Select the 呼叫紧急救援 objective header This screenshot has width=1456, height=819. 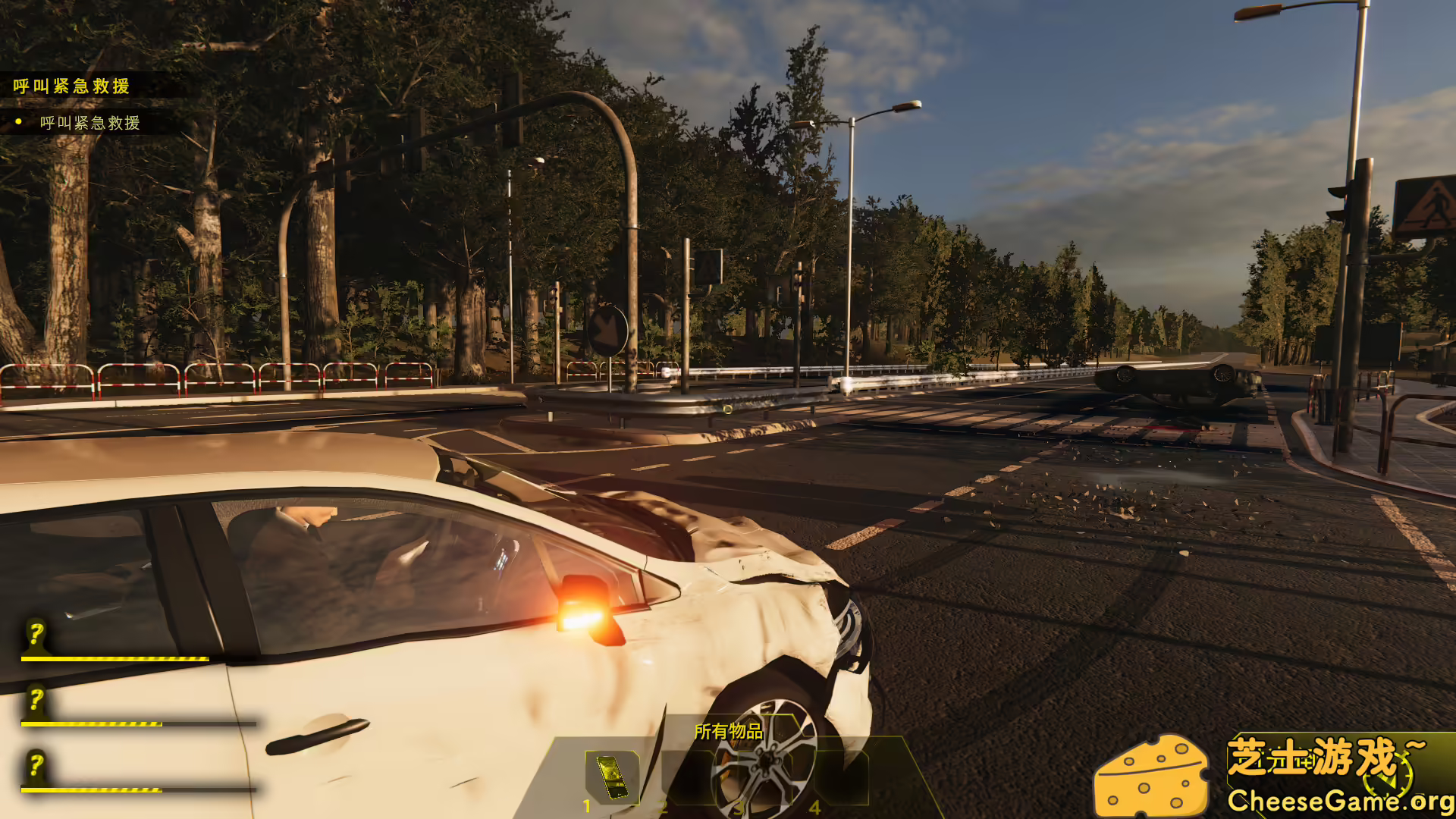(70, 87)
